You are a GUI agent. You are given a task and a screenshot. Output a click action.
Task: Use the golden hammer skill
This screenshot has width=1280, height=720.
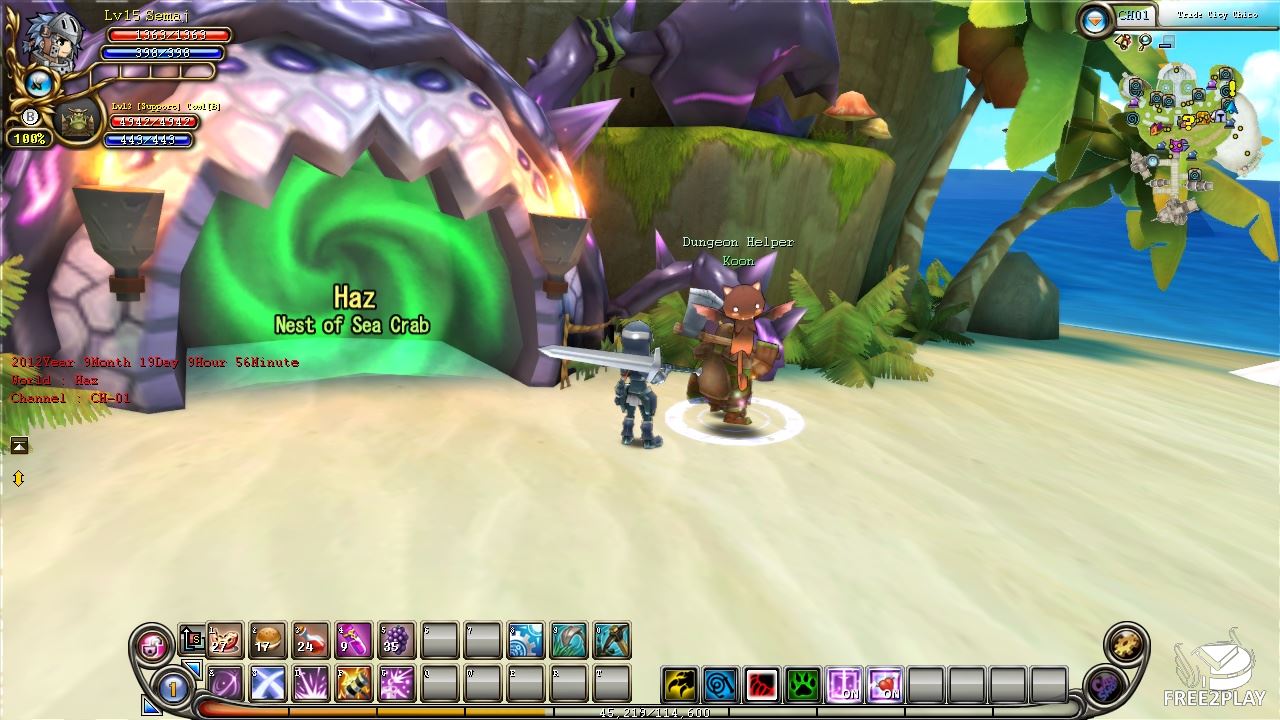354,683
